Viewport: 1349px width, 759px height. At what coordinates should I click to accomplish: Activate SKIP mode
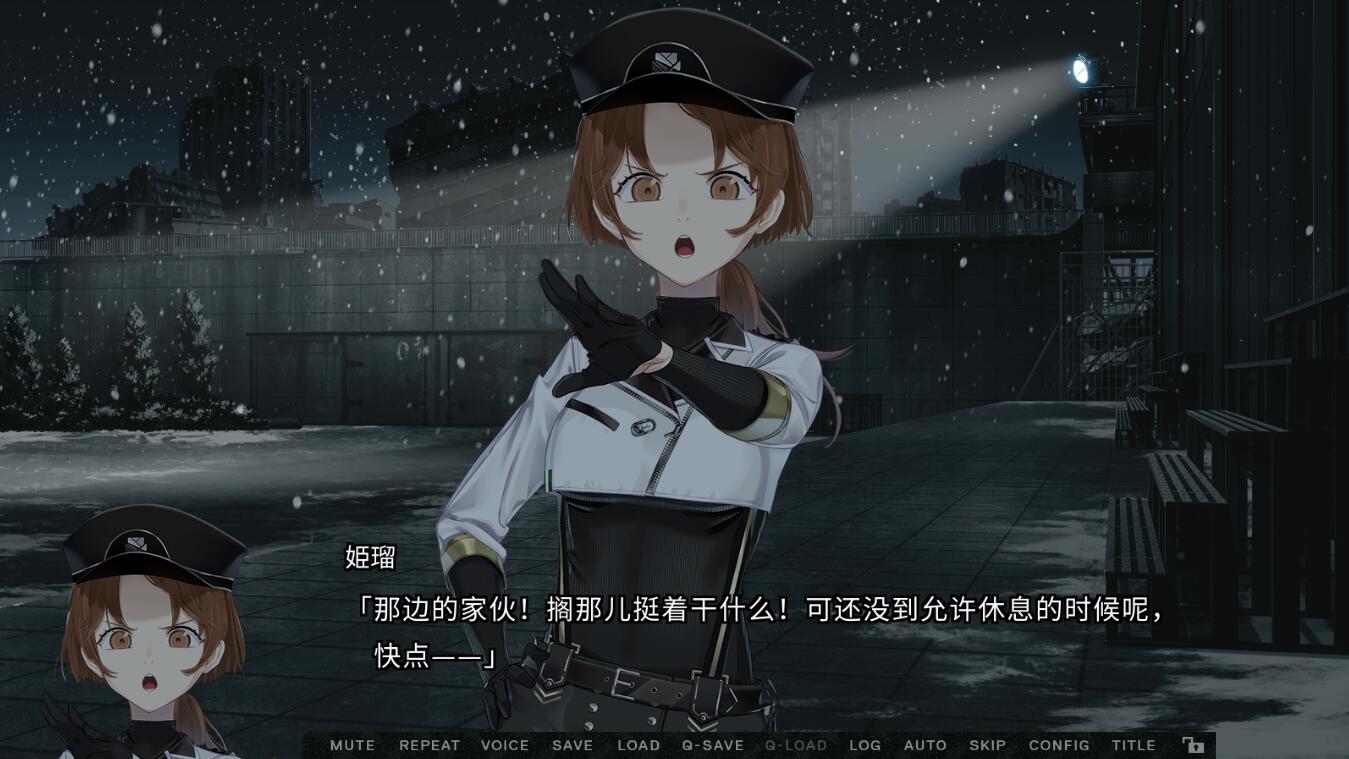pos(987,745)
